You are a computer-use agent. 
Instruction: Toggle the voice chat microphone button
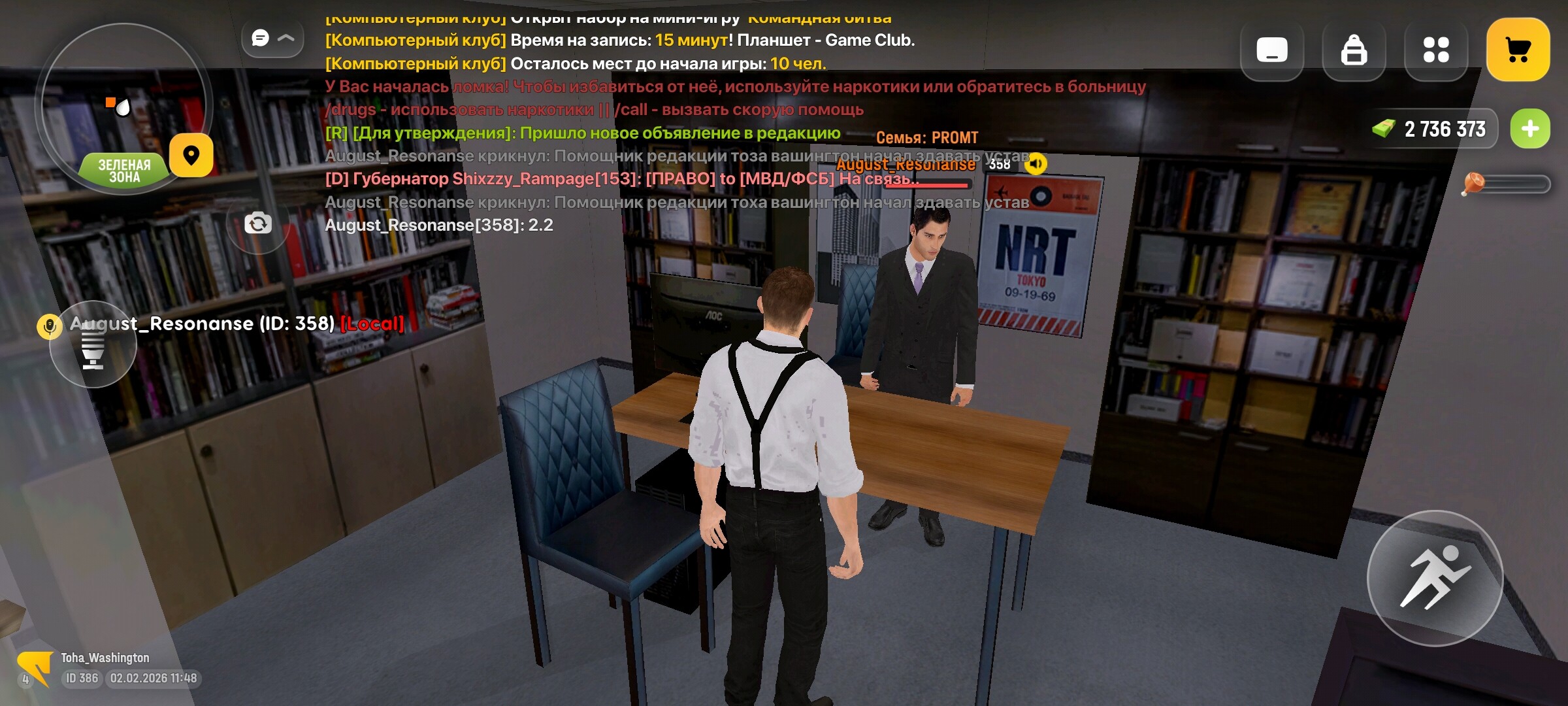[93, 345]
